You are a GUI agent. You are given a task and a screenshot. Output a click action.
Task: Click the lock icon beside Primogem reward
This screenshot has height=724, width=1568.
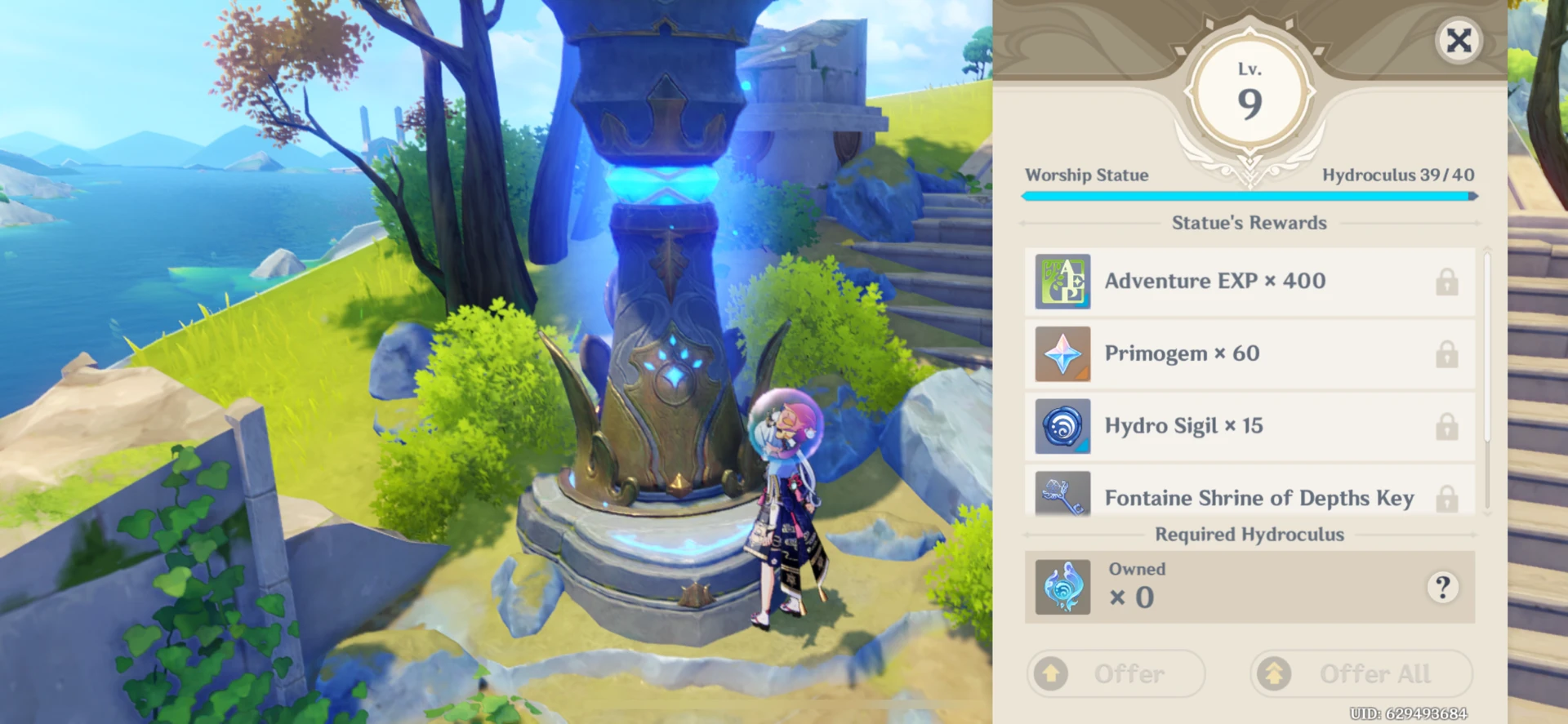pos(1447,353)
